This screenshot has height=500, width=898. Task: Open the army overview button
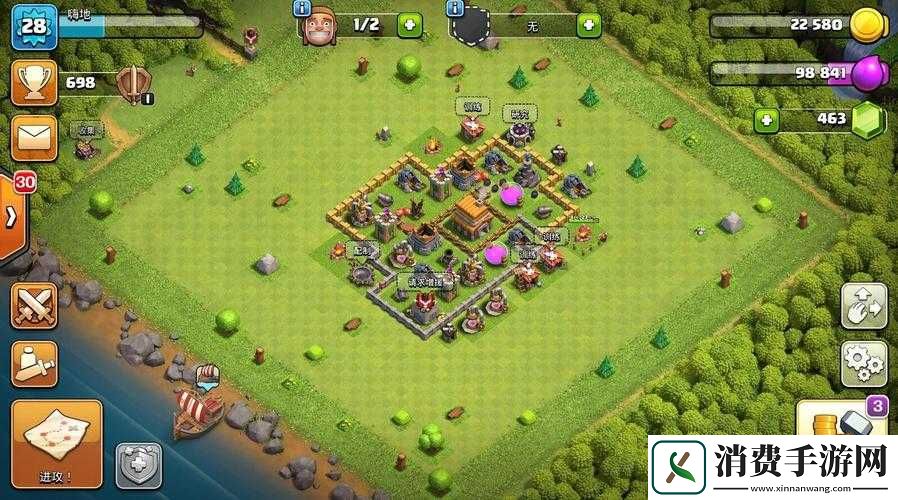33,362
